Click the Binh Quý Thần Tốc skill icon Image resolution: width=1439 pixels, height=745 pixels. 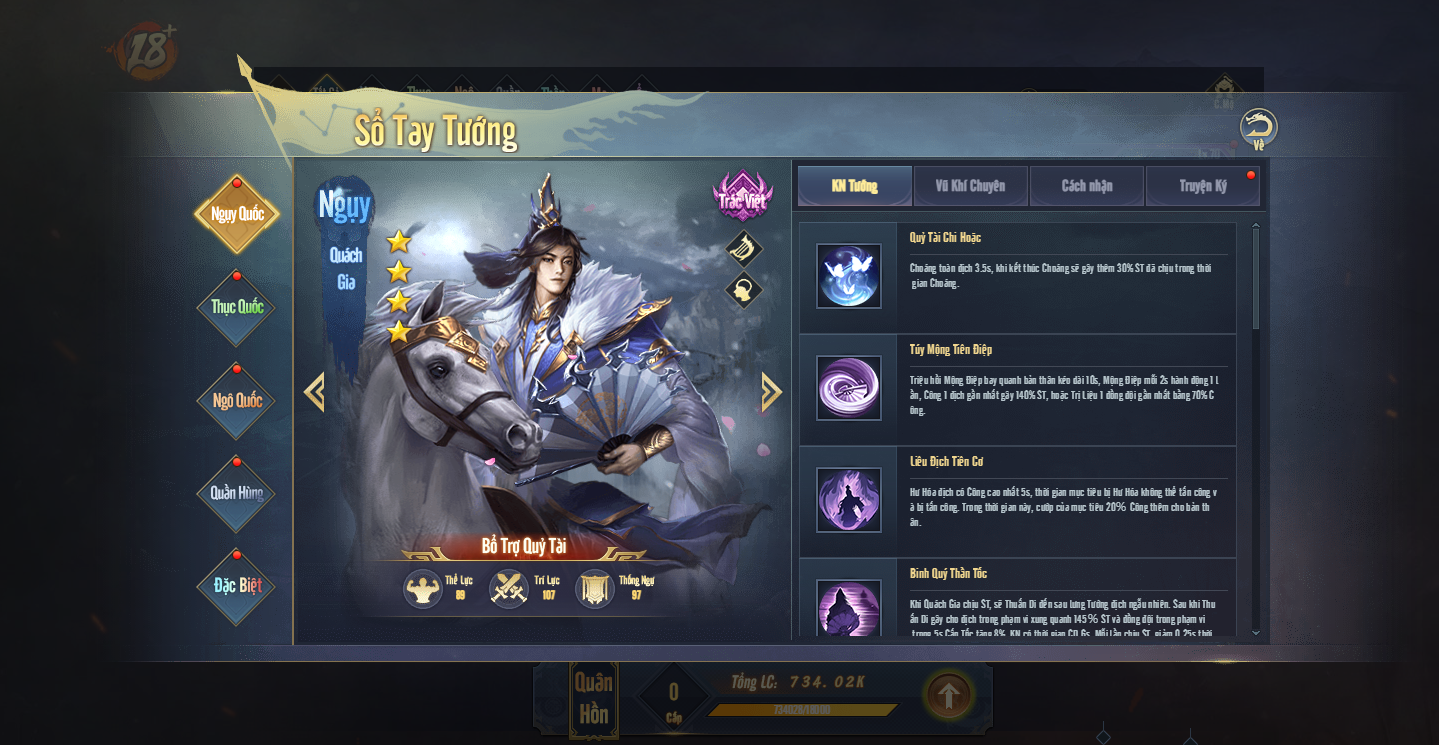pos(848,608)
